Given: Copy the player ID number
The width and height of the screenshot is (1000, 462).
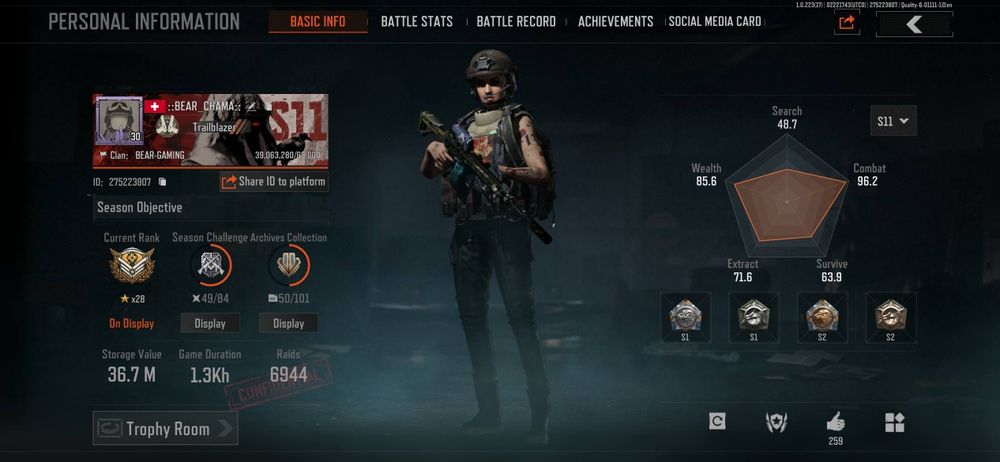Looking at the screenshot, I should pos(162,182).
